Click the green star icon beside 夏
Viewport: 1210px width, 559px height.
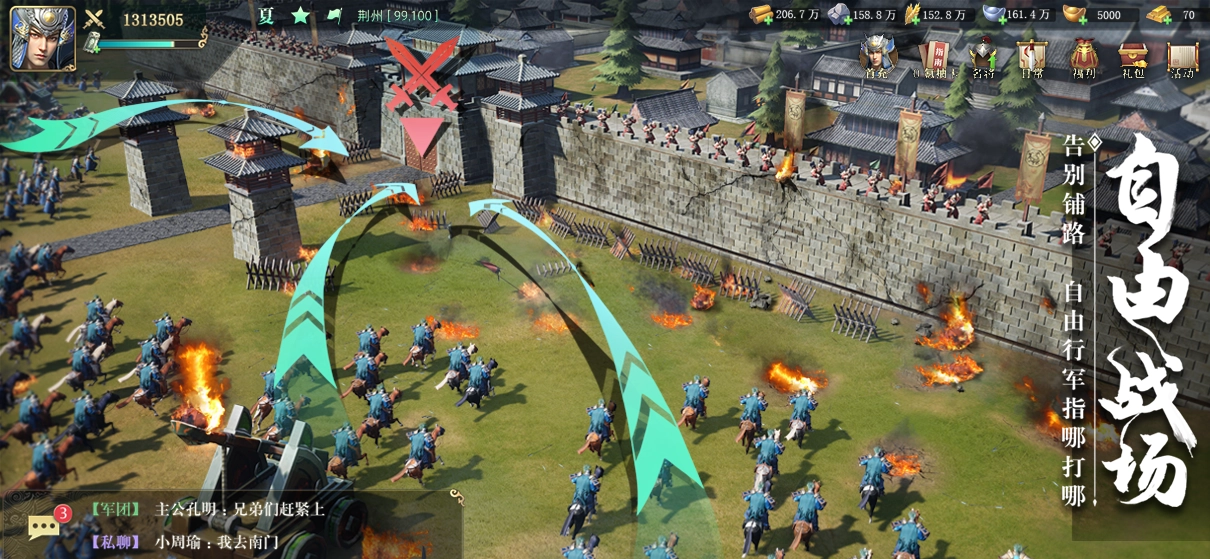300,16
